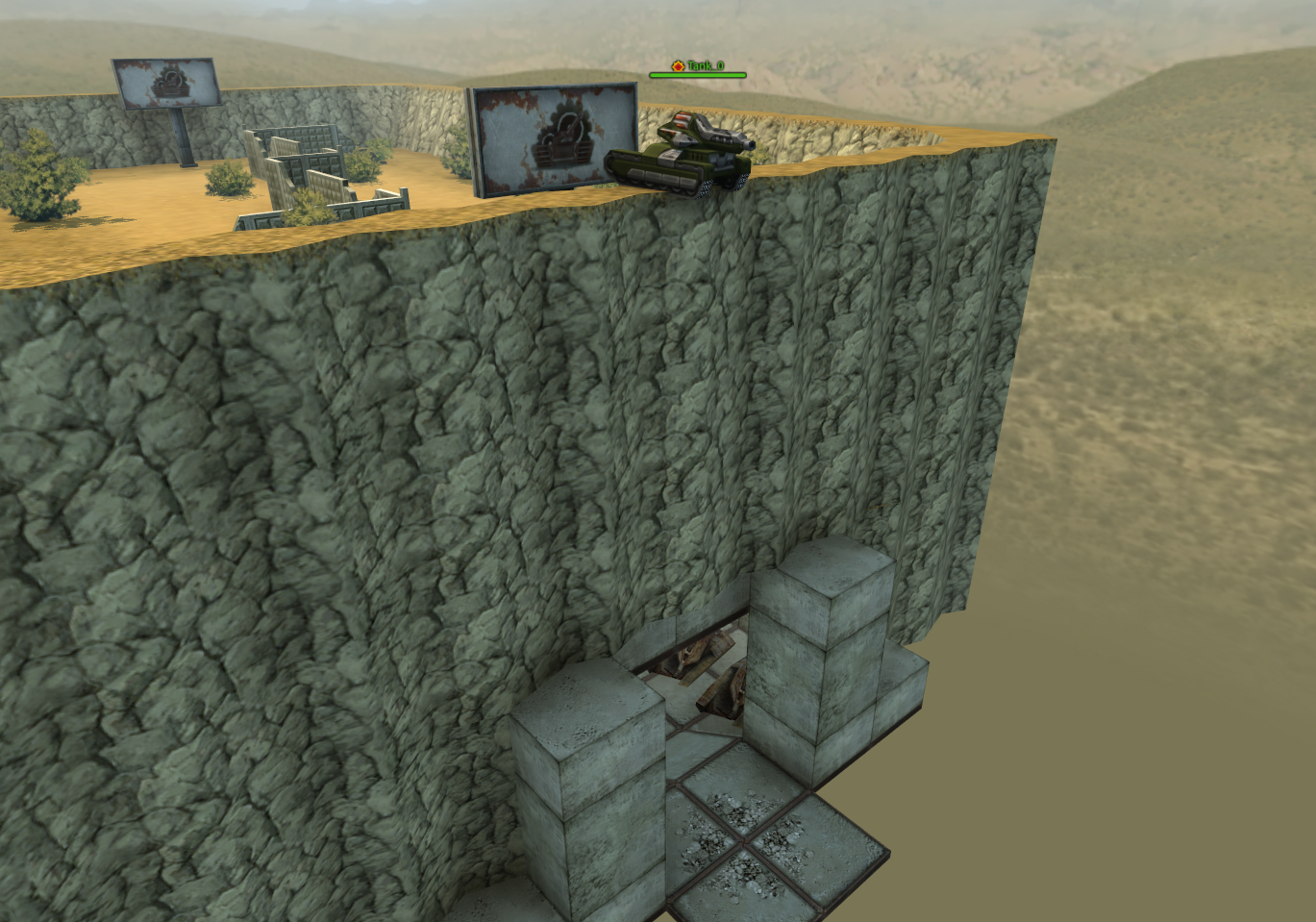Click the rank badge beside Tank_0's name
The image size is (1316, 922).
click(676, 64)
